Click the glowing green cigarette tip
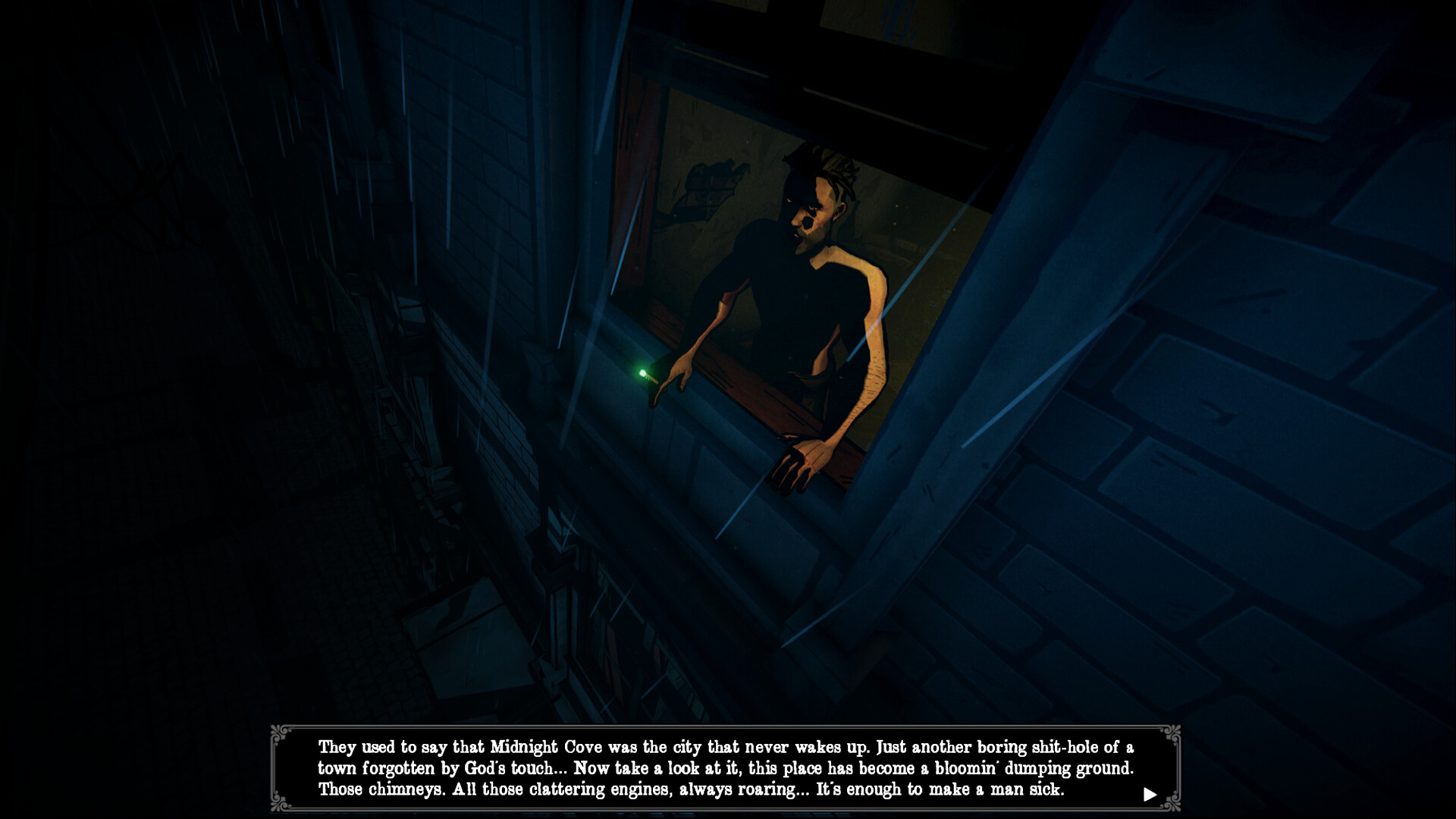Screen dimensions: 1456x819 pos(642,373)
